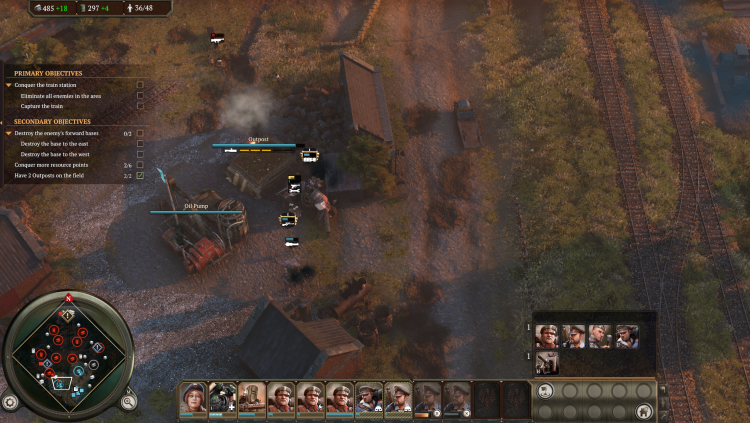
Task: Select the machine-gun crew portrait in selection panel
Action: (548, 363)
